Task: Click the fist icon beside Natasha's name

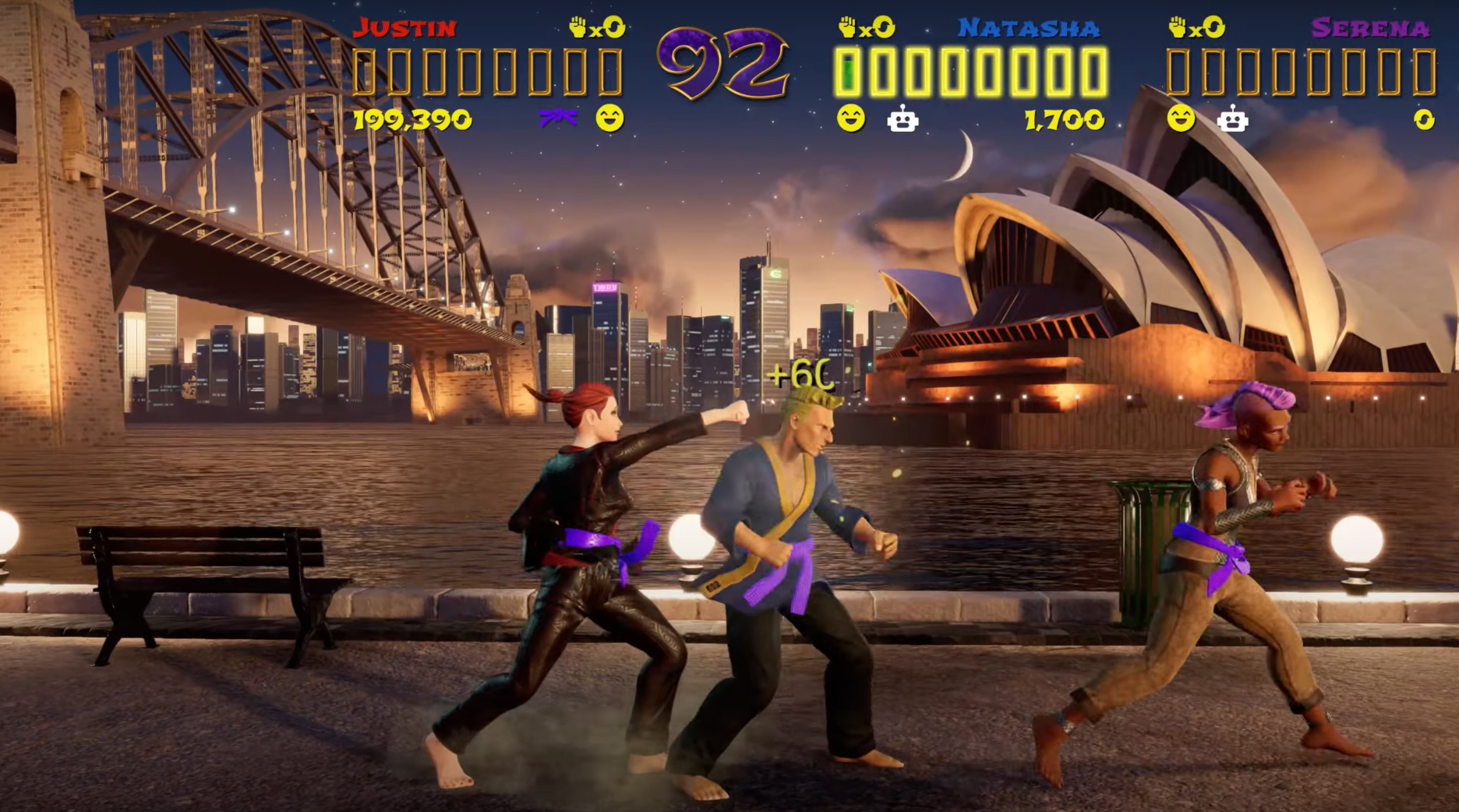Action: click(x=847, y=28)
